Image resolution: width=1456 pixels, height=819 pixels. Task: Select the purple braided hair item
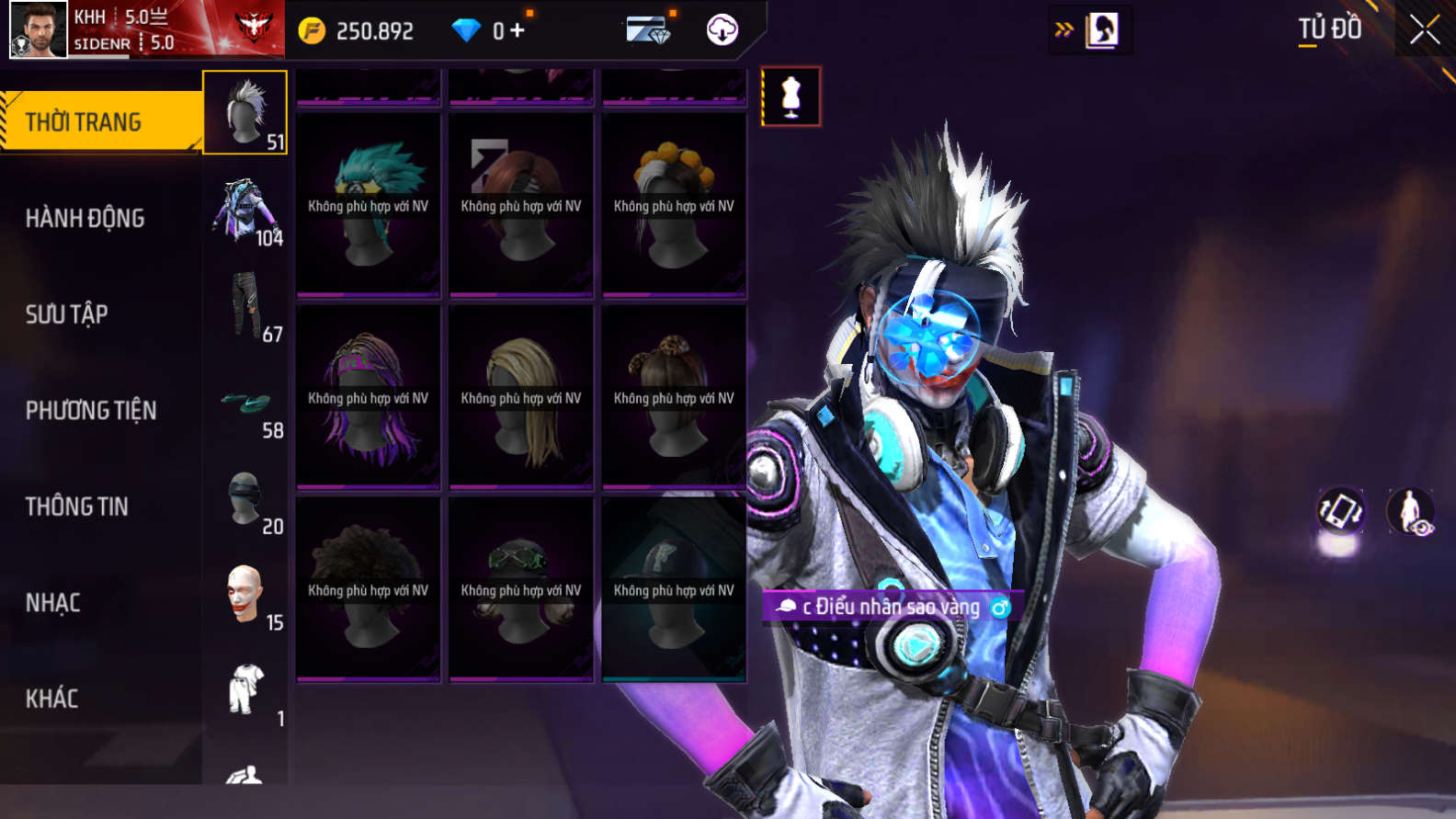click(x=369, y=397)
